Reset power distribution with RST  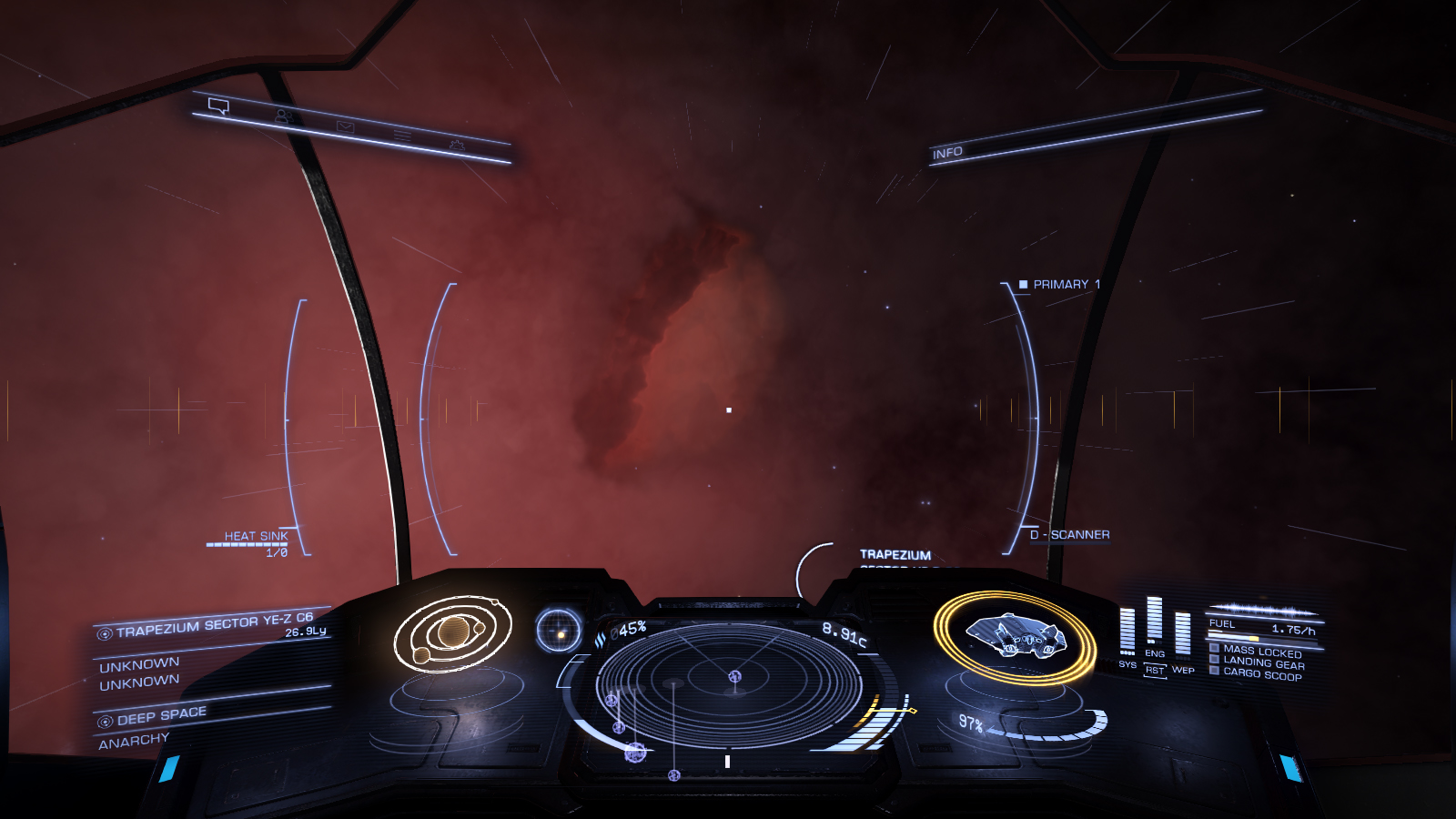click(1155, 671)
